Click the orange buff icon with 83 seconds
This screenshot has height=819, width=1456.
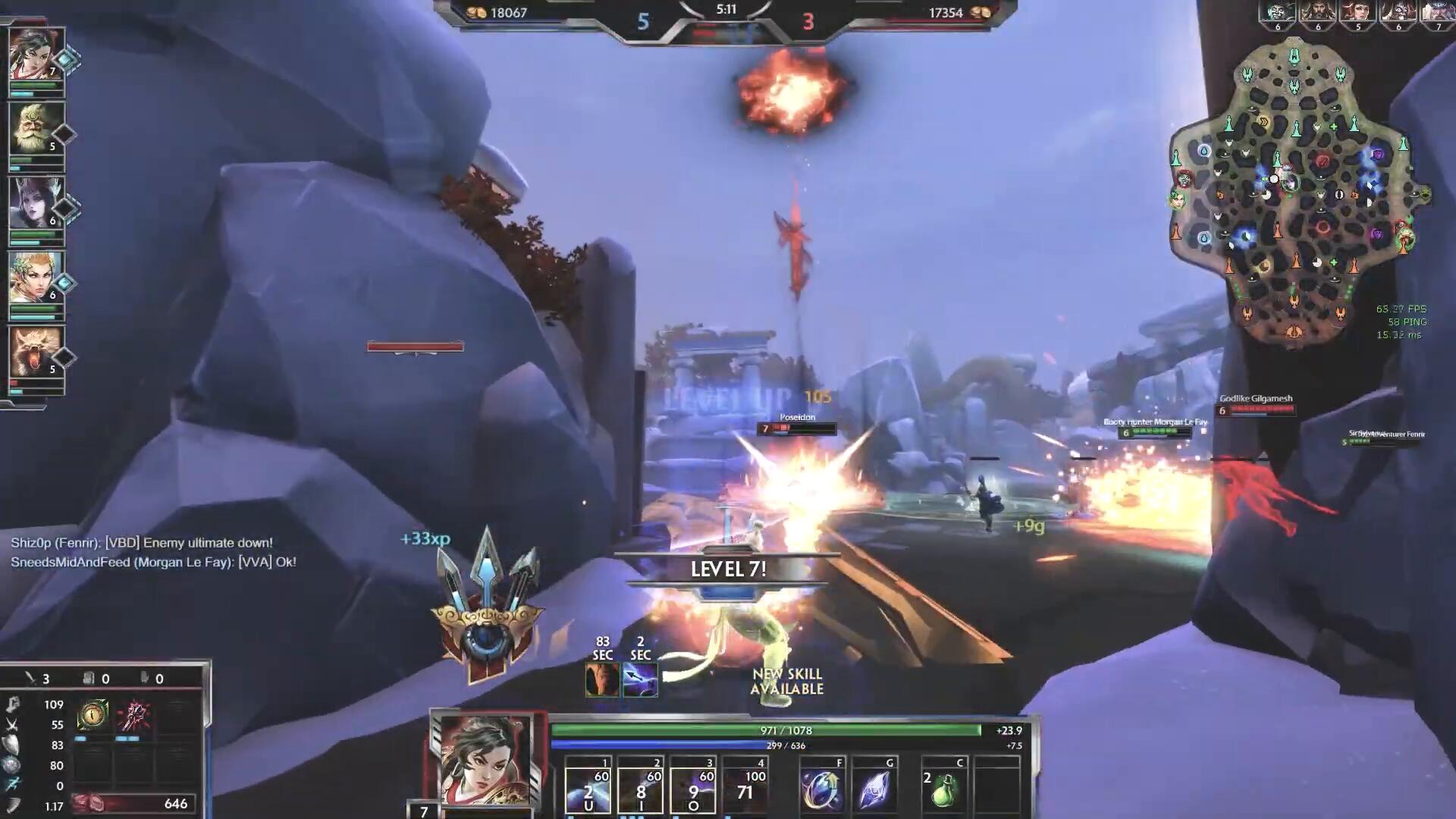click(x=602, y=680)
